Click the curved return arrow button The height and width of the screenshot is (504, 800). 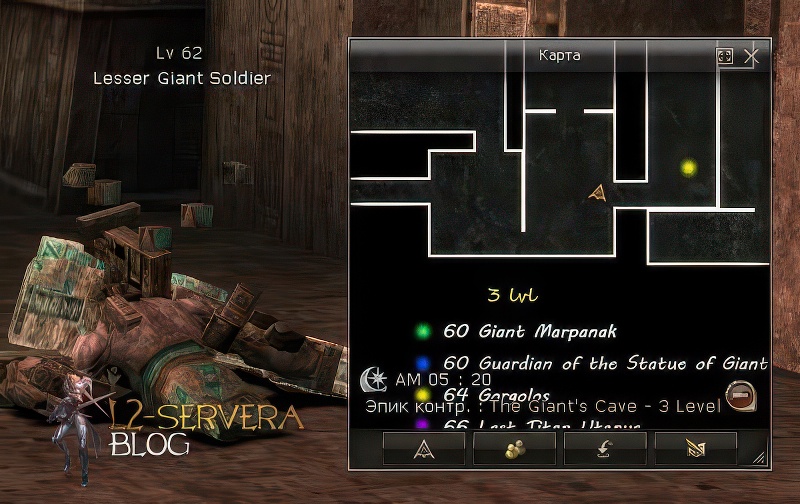click(x=605, y=450)
